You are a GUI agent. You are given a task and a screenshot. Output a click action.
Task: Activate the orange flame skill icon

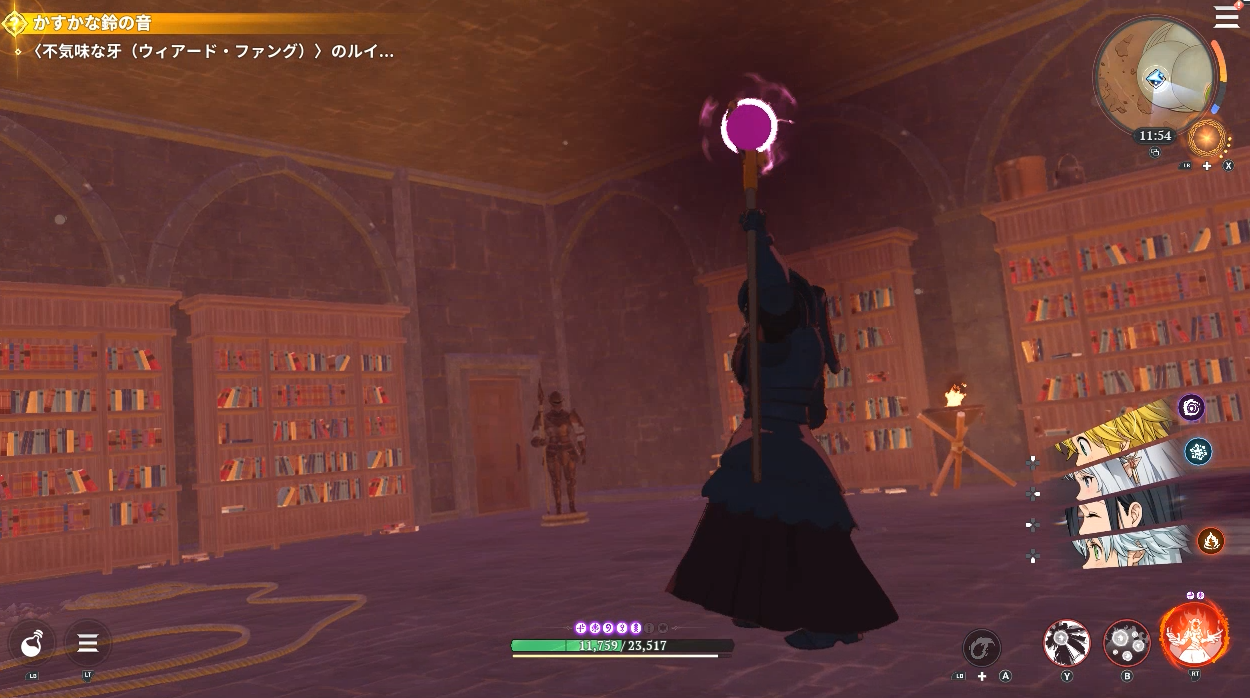tap(1211, 541)
